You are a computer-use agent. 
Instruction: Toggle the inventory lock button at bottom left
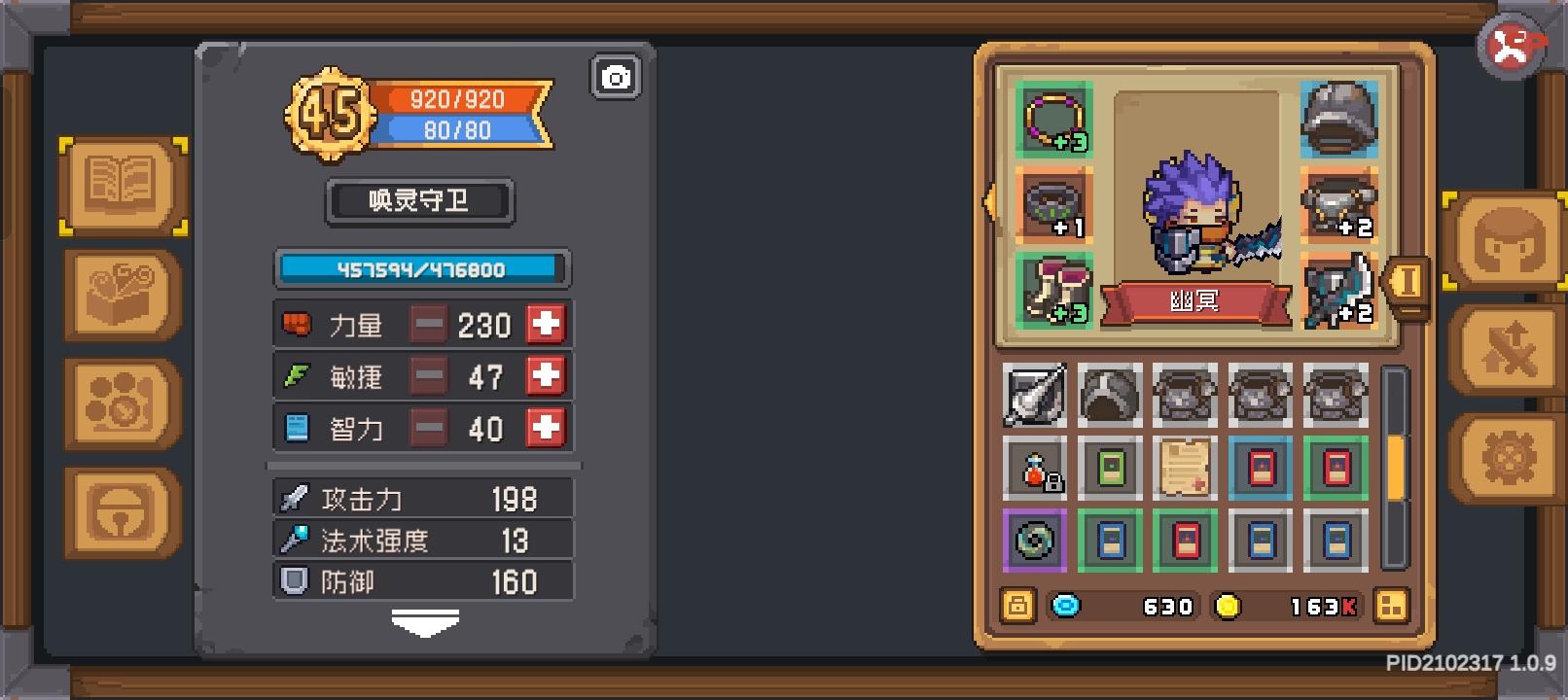[x=1017, y=606]
